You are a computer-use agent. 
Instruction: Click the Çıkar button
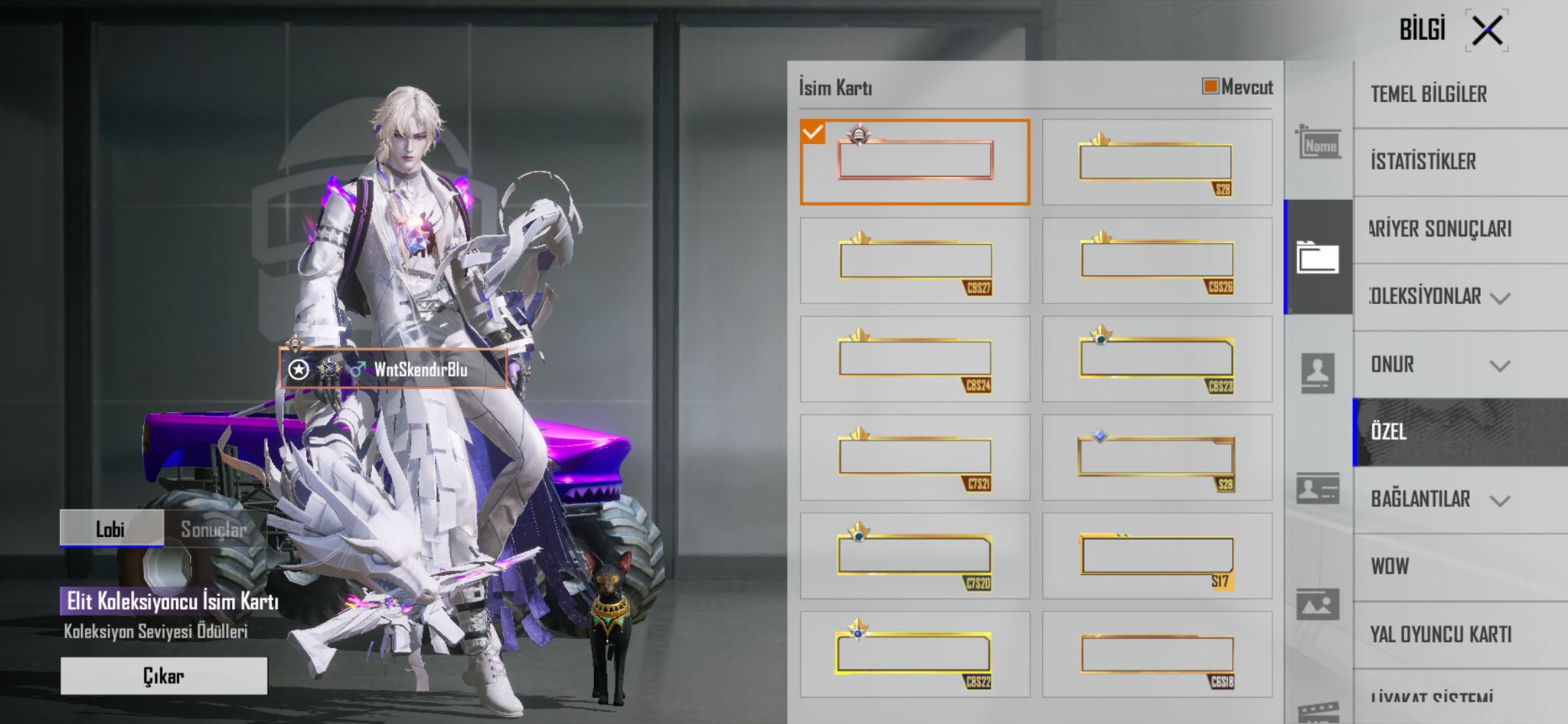tap(164, 676)
